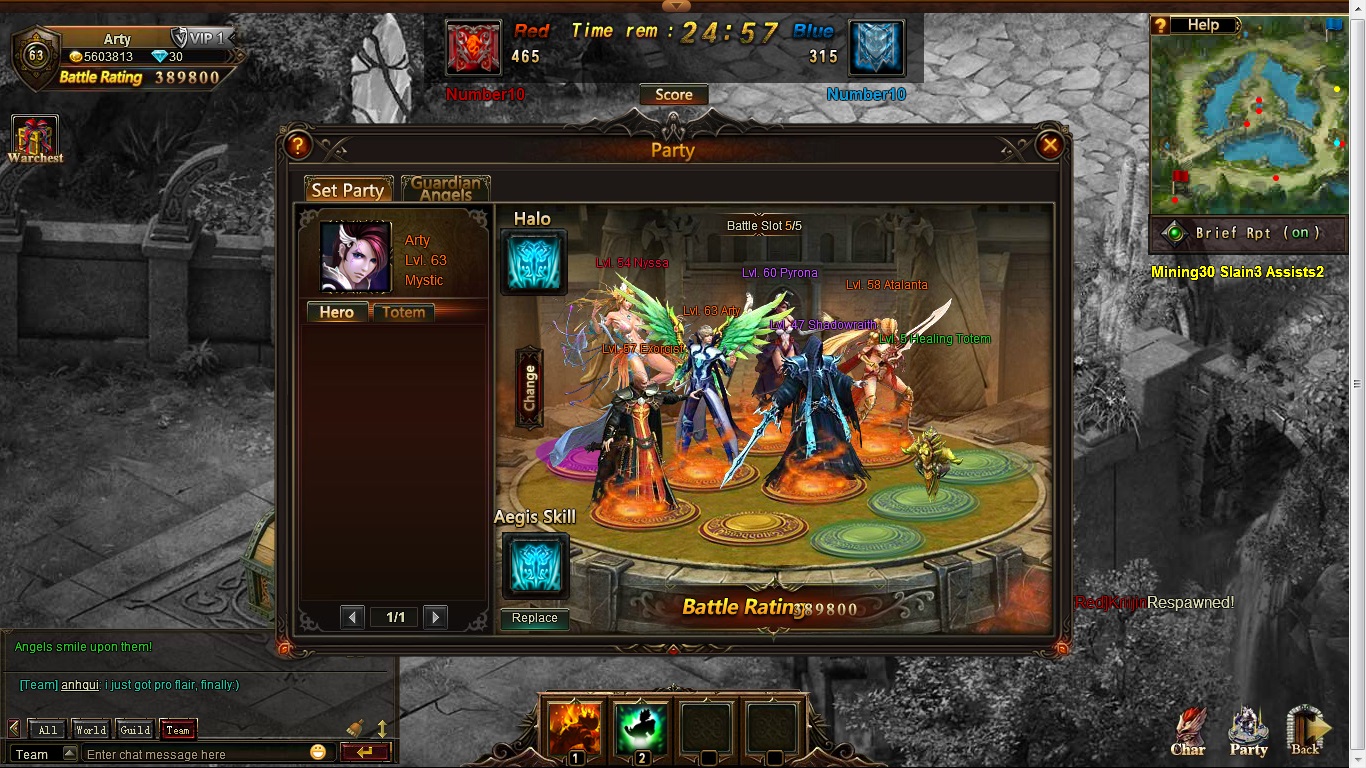Switch to the Totem tab
1366x768 pixels.
coord(404,312)
